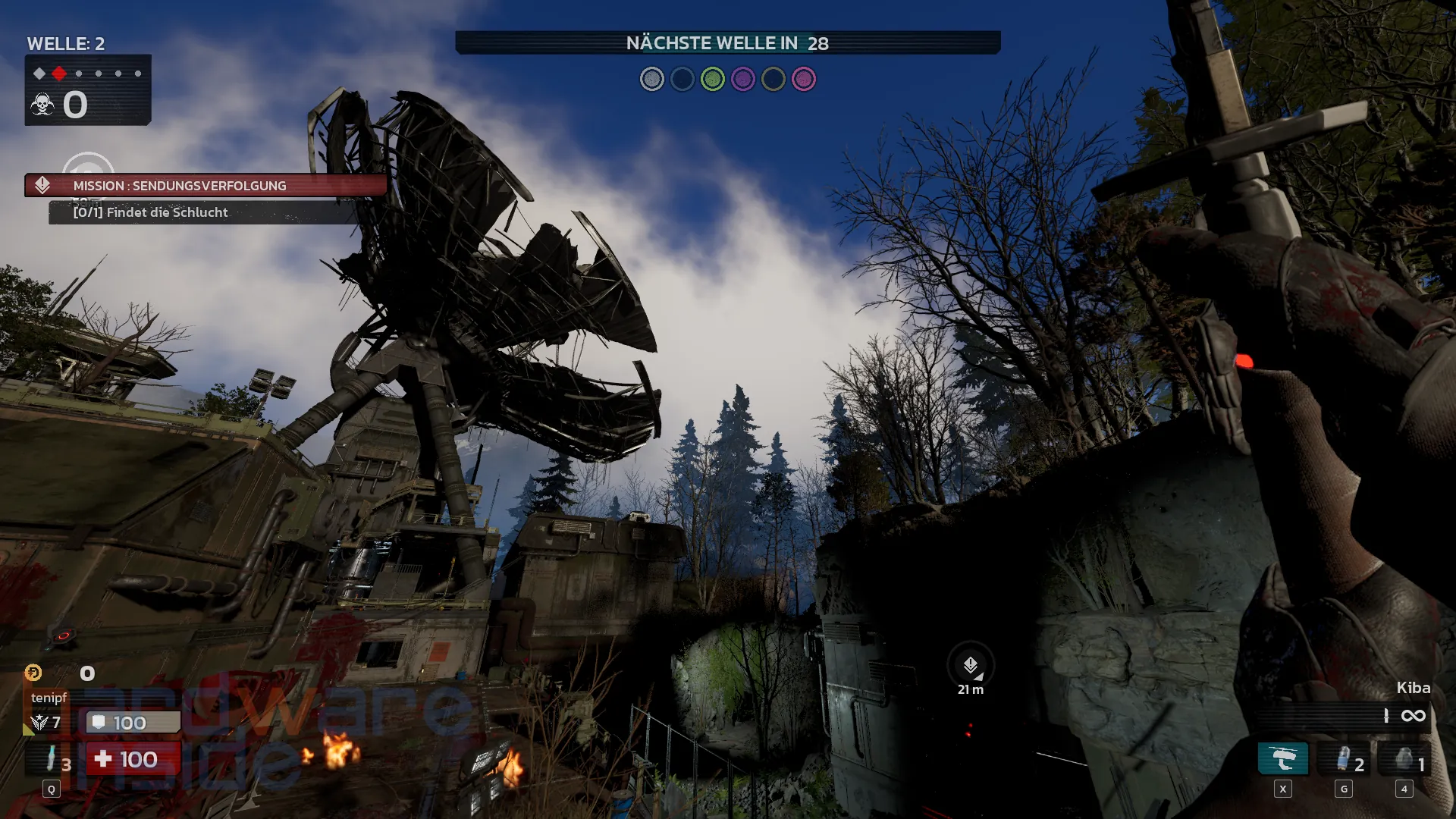The height and width of the screenshot is (819, 1456).
Task: Click the skull kill counter icon
Action: coord(42,105)
